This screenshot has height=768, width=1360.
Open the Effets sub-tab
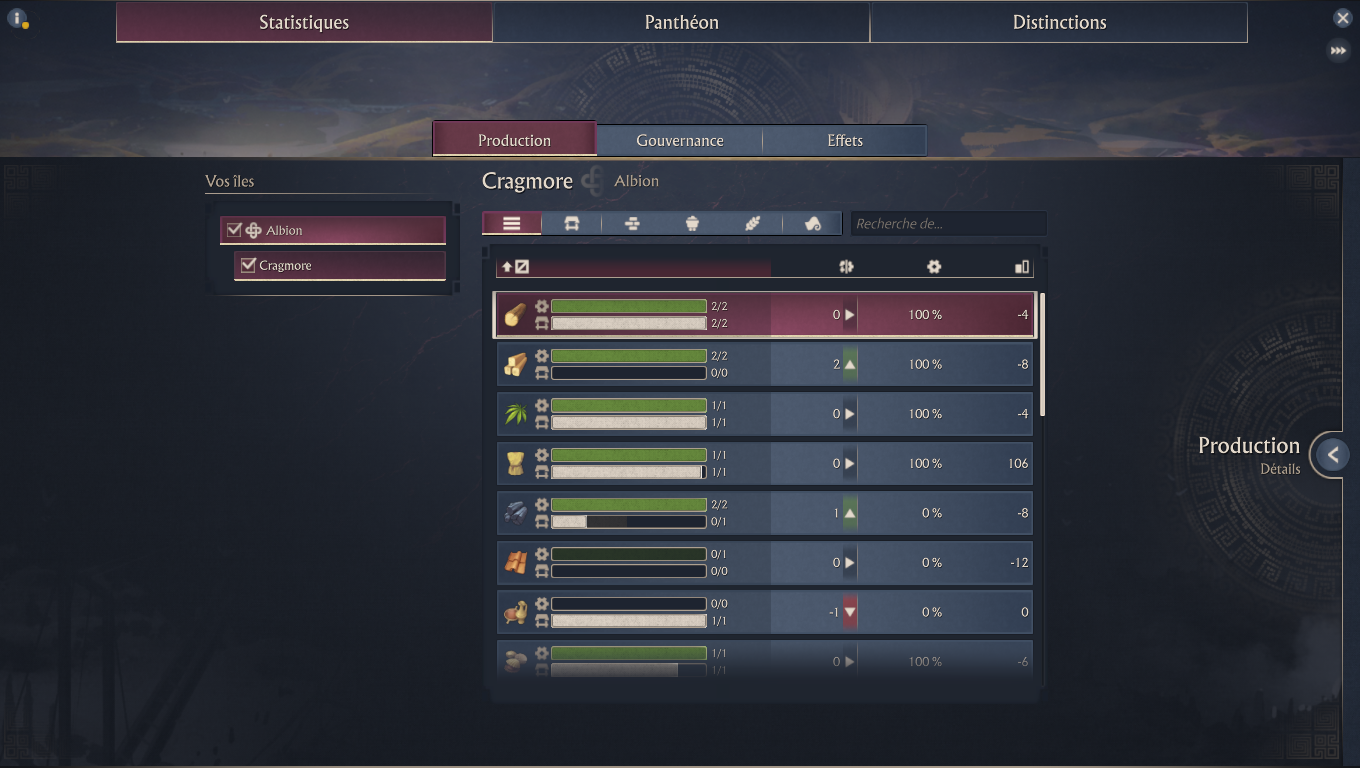[845, 140]
